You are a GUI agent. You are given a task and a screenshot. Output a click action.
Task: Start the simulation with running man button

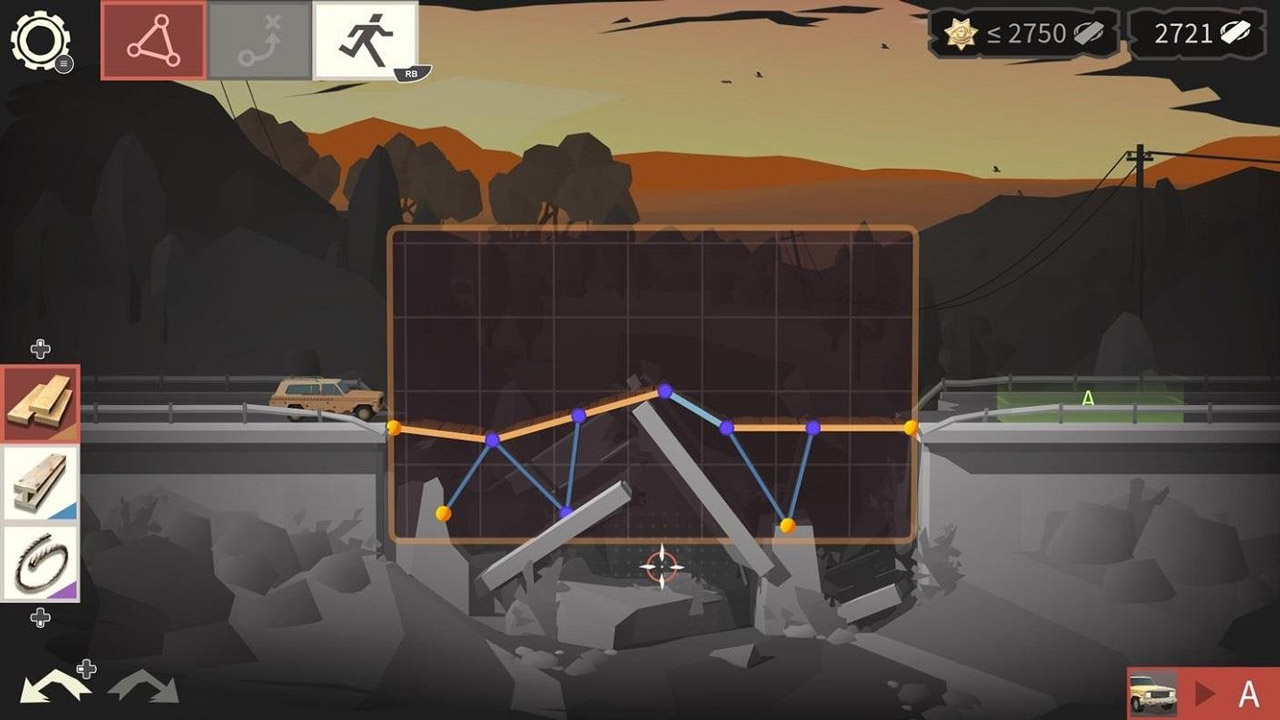tap(365, 41)
